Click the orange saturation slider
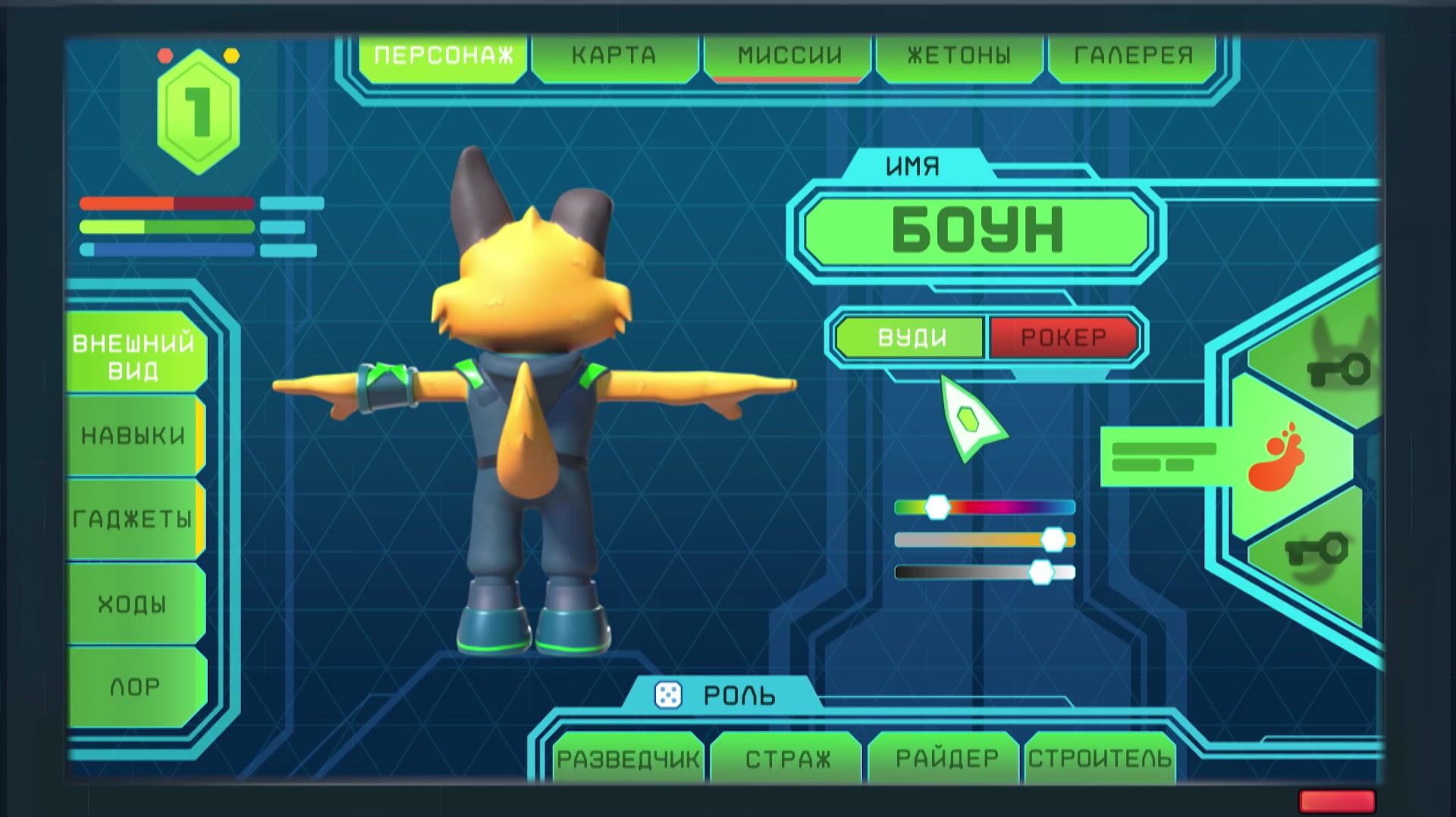1456x817 pixels. click(x=984, y=540)
